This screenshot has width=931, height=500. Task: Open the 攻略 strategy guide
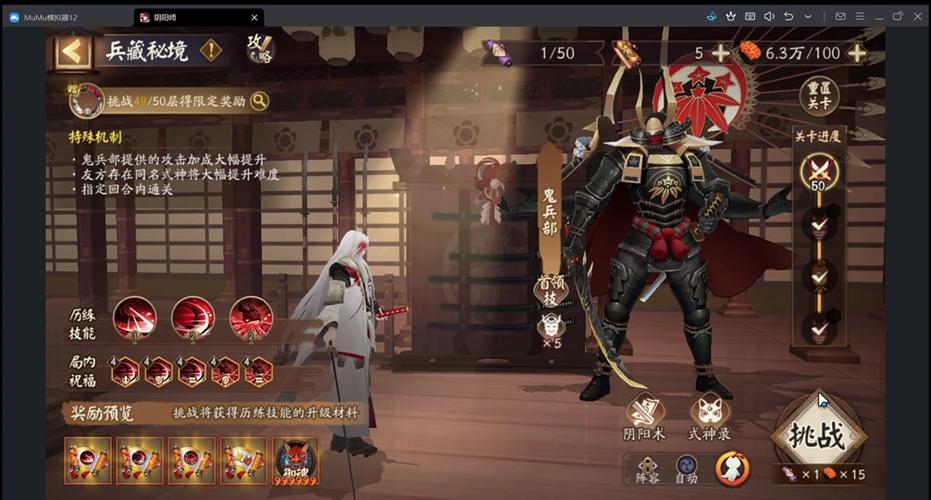coord(259,50)
